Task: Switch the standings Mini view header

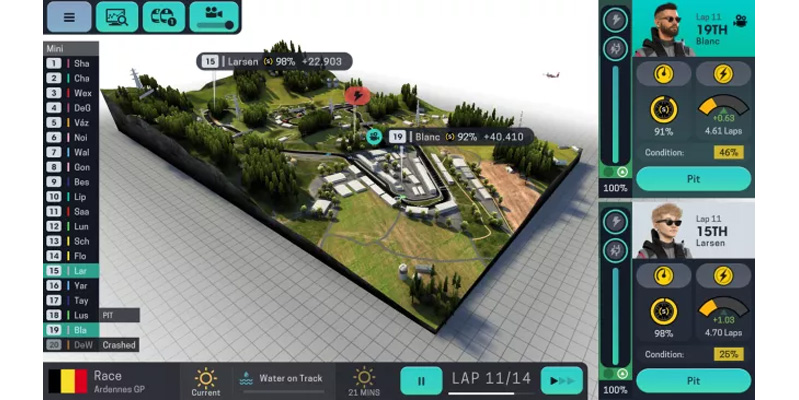Action: tap(71, 48)
